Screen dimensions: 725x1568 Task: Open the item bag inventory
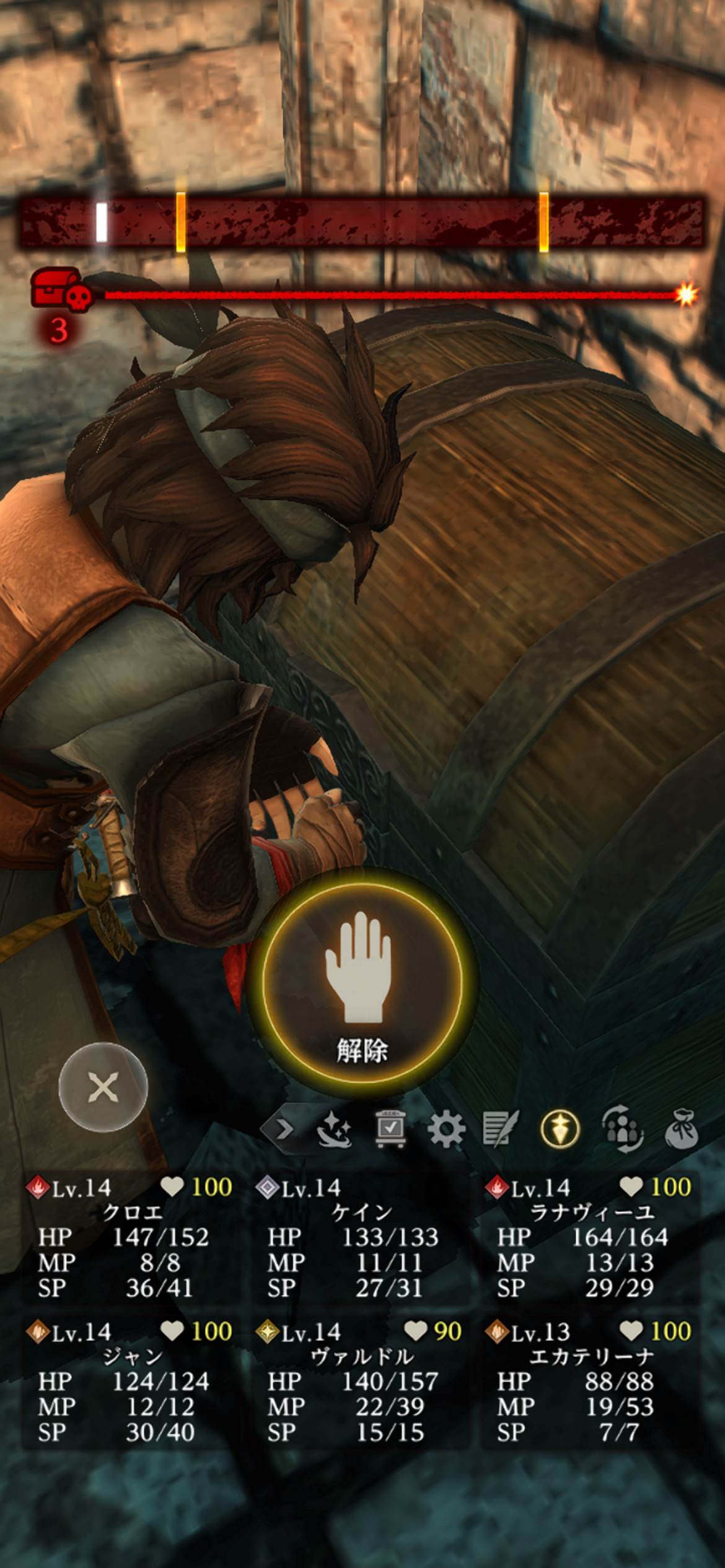681,1130
